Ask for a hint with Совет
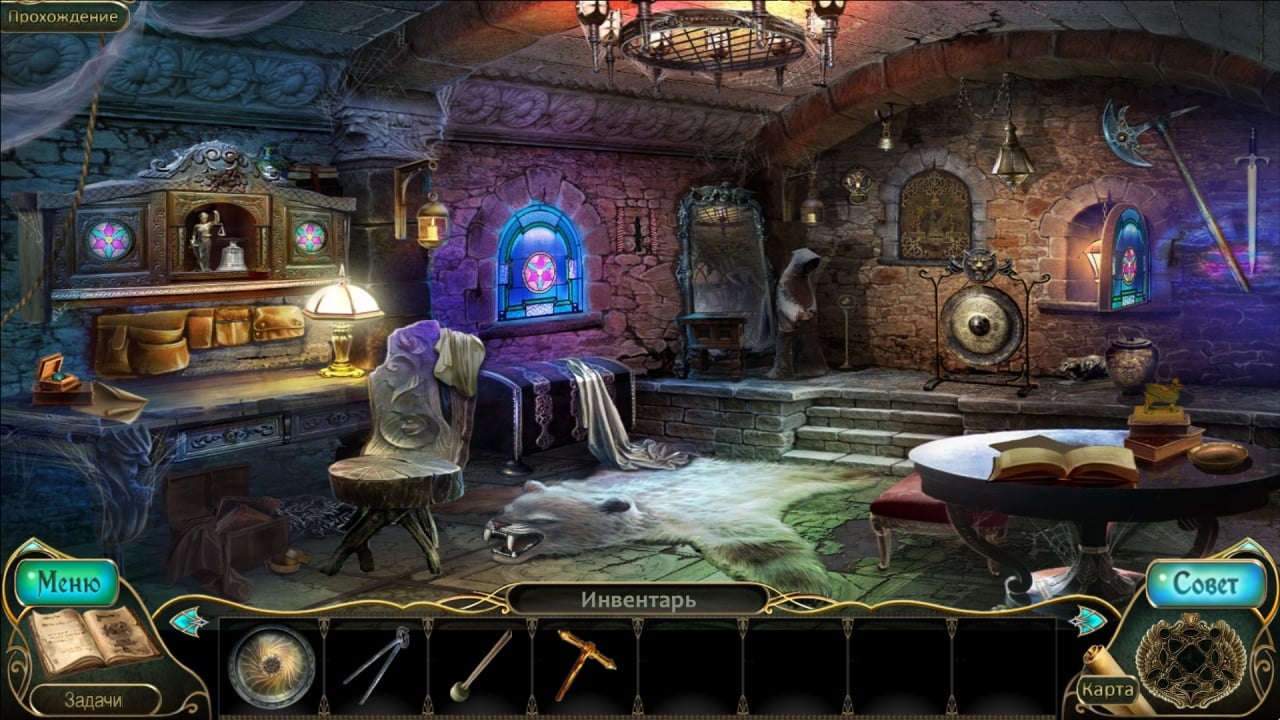Viewport: 1280px width, 720px height. (x=1205, y=584)
